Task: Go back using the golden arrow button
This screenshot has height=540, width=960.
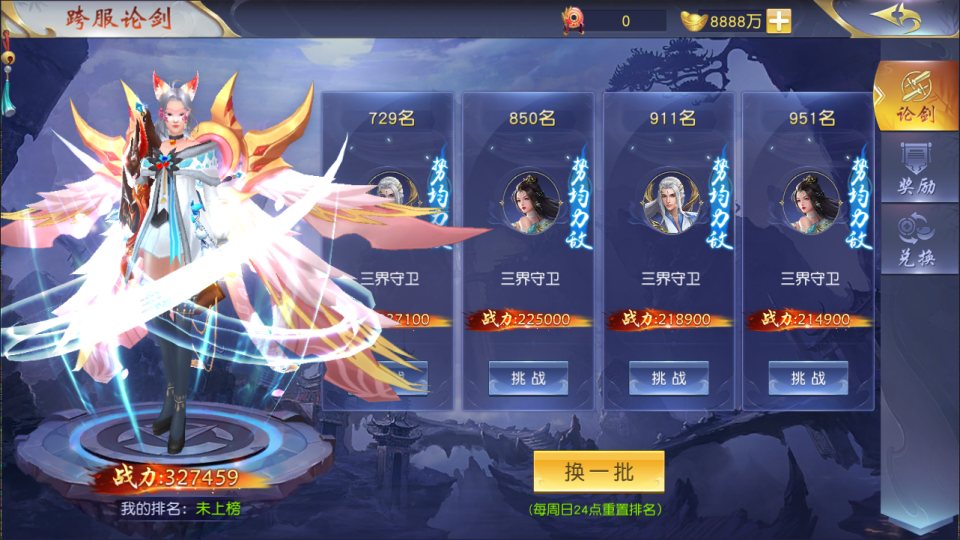Action: (895, 18)
